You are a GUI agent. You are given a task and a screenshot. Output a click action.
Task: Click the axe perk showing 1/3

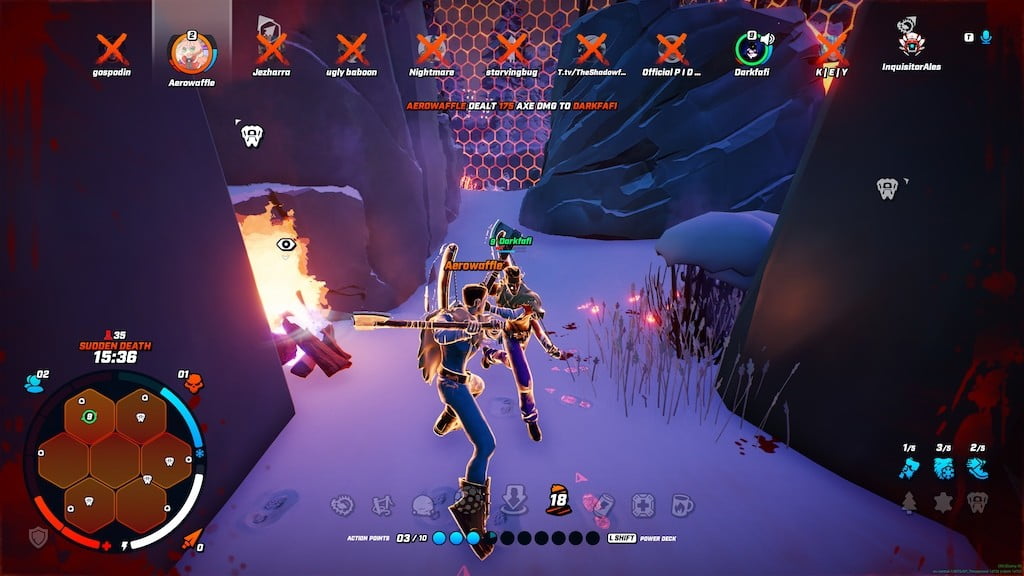point(909,468)
